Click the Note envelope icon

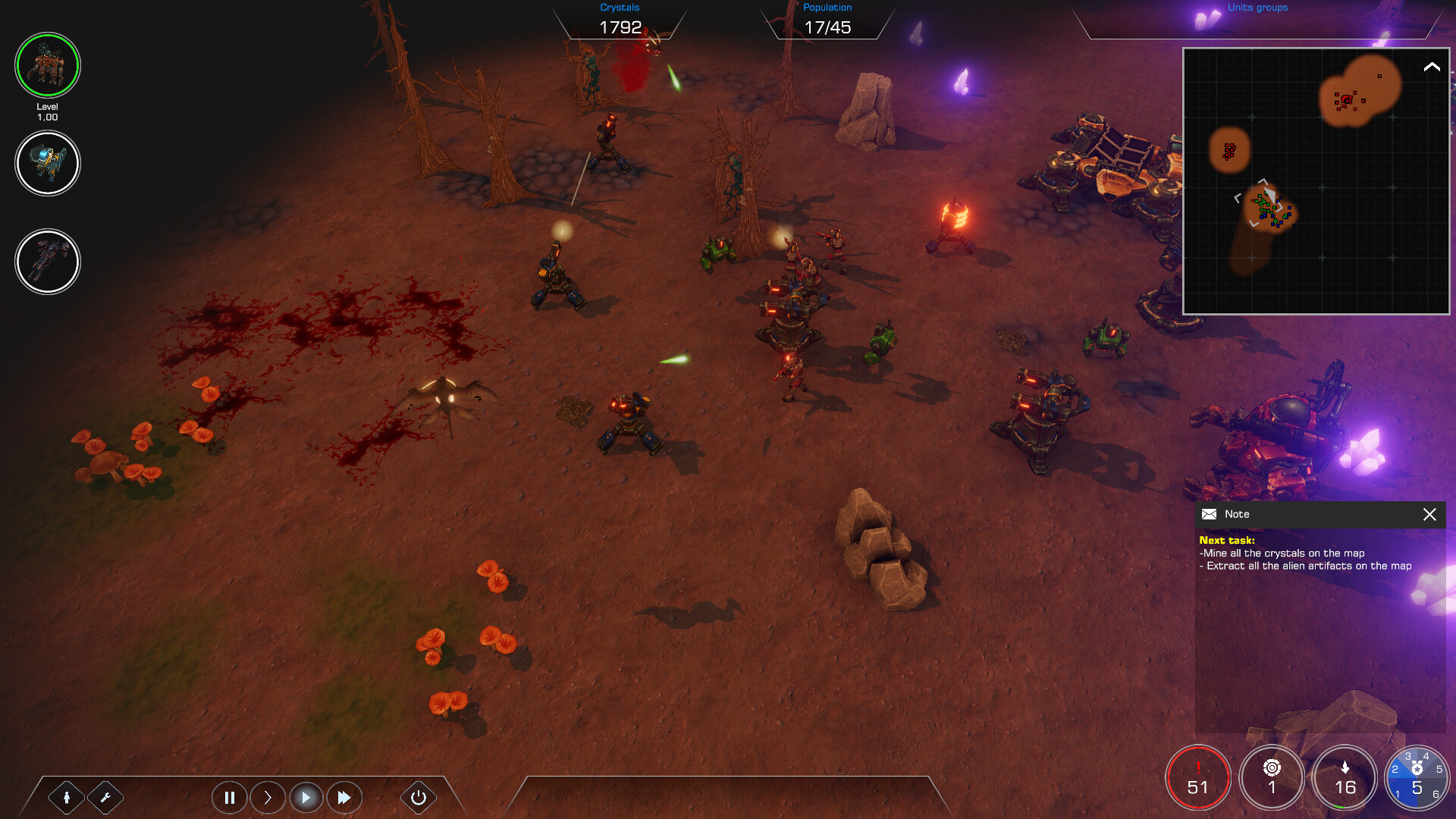point(1210,514)
